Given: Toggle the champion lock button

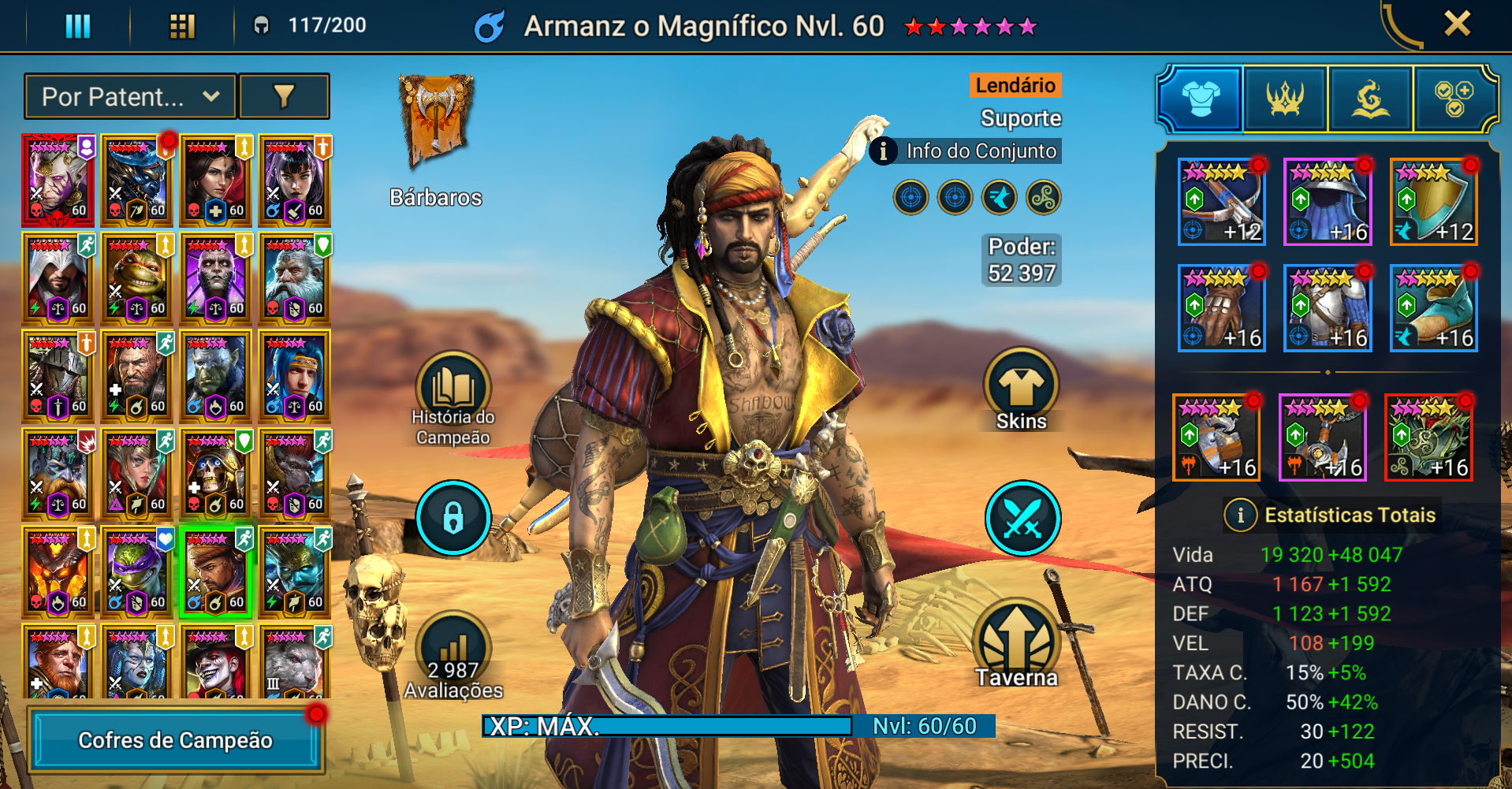Looking at the screenshot, I should (x=453, y=518).
